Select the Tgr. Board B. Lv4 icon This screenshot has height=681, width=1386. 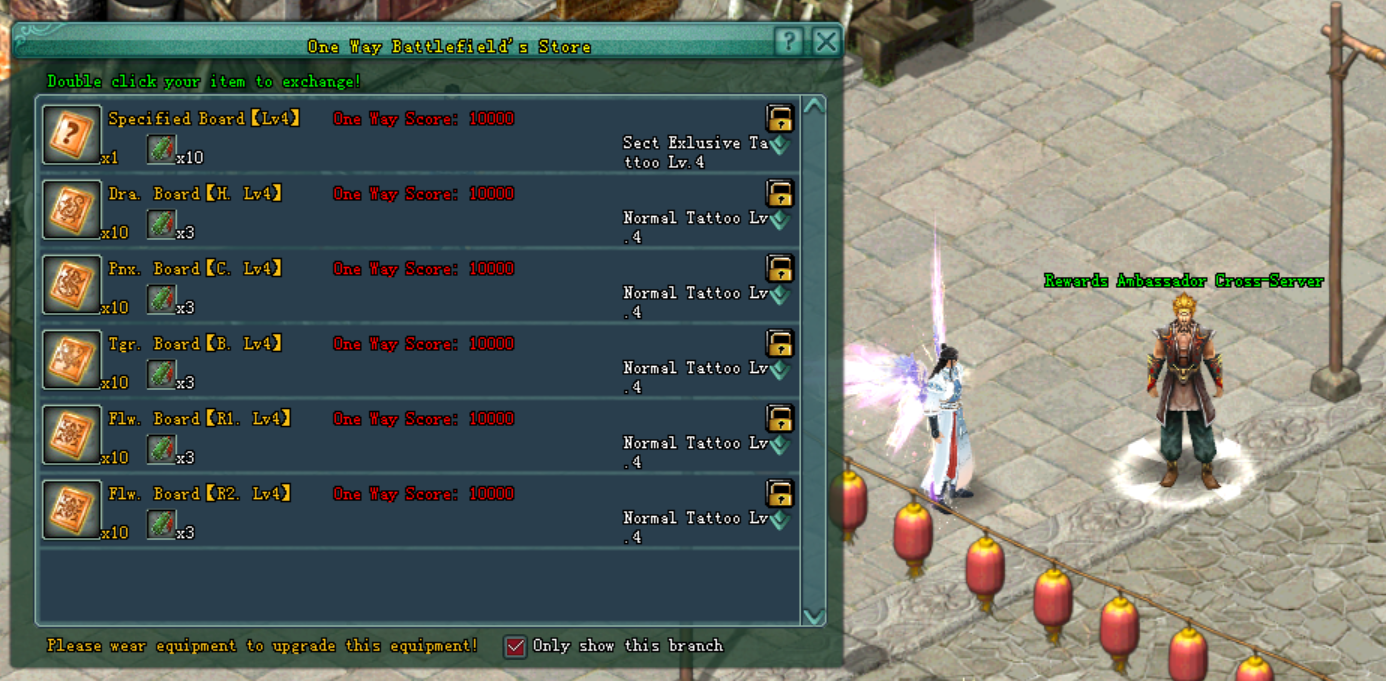coord(71,360)
